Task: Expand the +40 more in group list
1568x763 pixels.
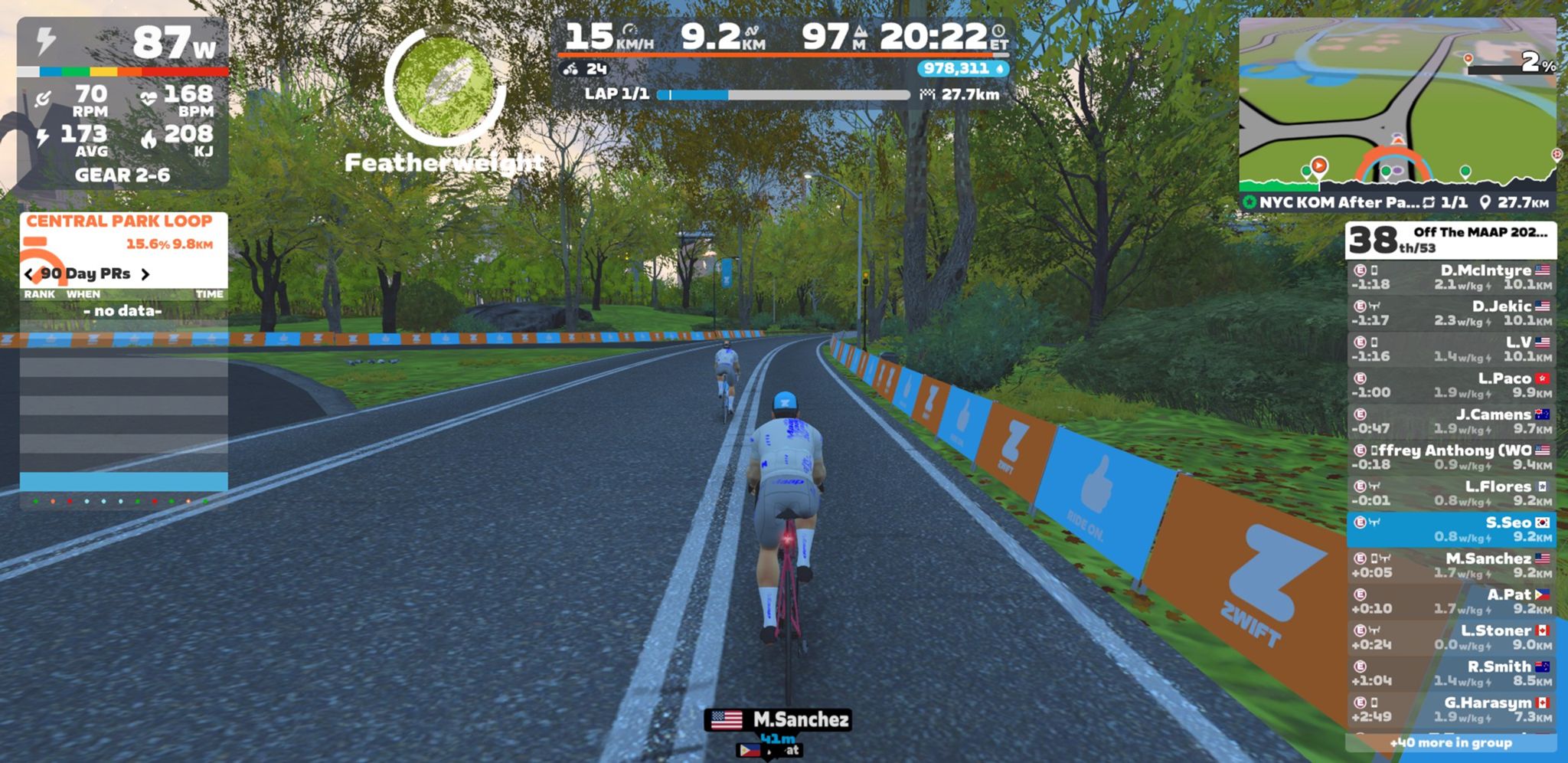Action: (x=1451, y=742)
